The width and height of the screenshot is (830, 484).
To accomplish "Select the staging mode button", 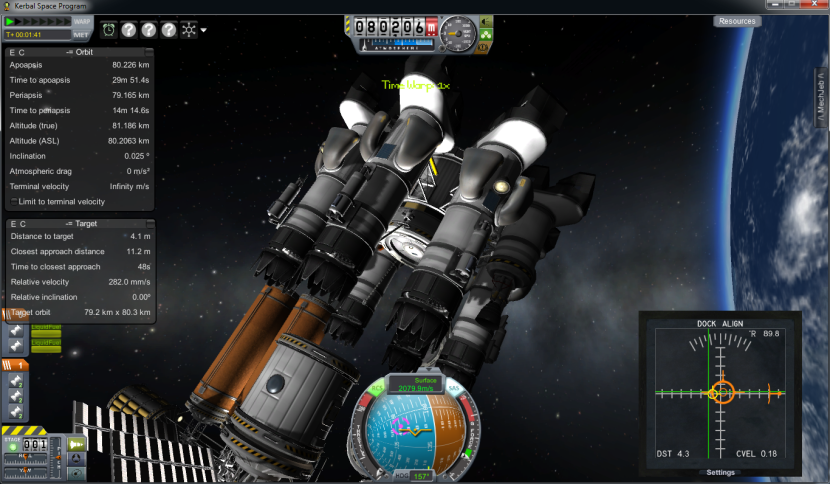I will [x=77, y=444].
